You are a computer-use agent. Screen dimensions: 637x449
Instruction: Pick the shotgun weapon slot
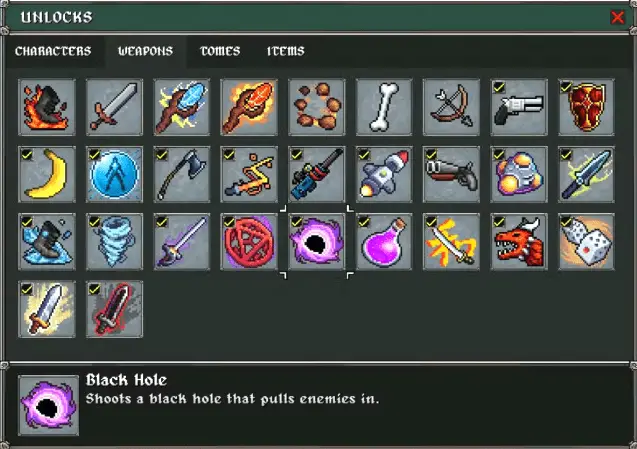point(451,174)
